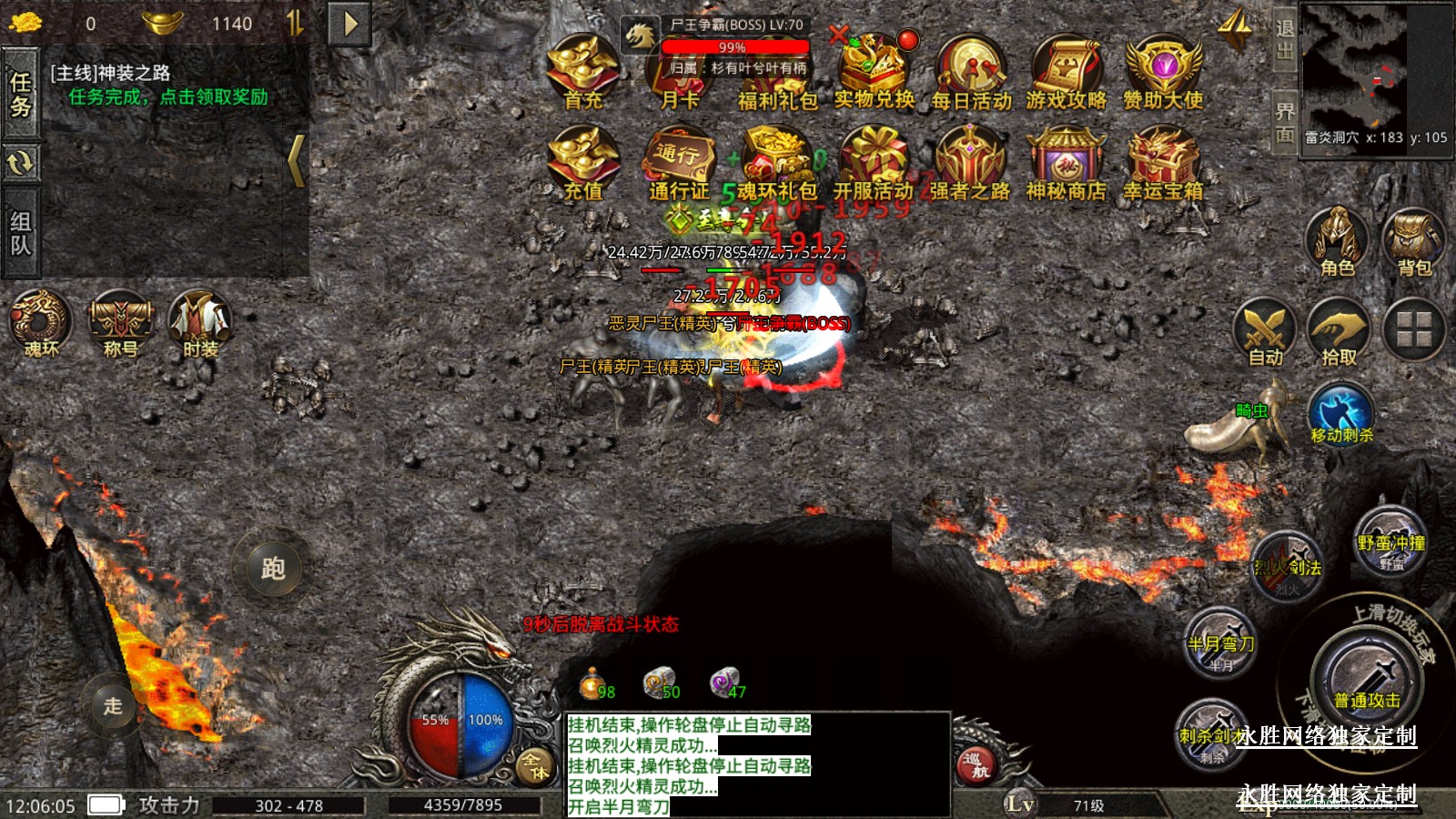Open the 通行证 pass icon
This screenshot has height=819, width=1456.
(679, 164)
